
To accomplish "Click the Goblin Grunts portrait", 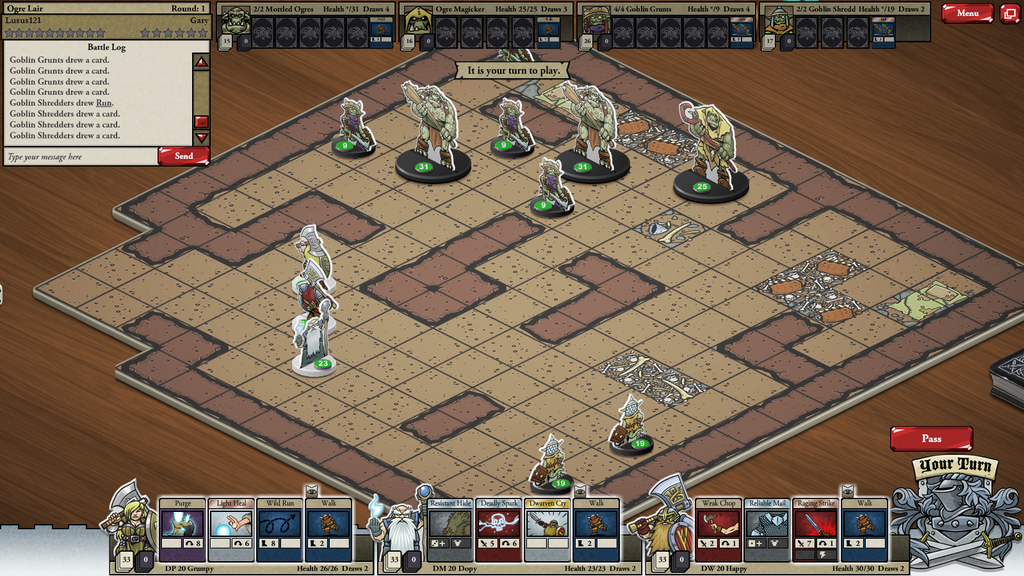I will tap(596, 22).
